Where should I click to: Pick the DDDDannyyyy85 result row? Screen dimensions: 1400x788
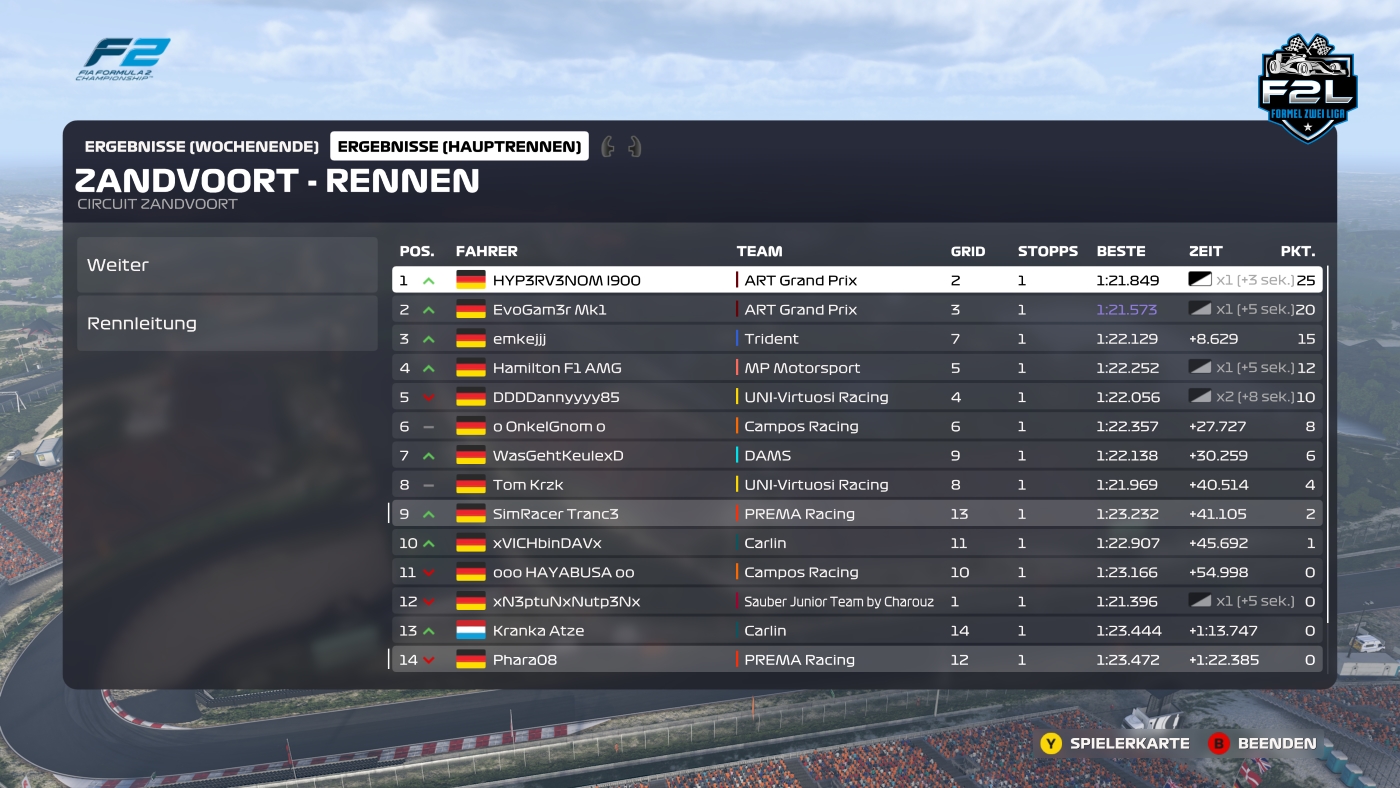pos(857,397)
